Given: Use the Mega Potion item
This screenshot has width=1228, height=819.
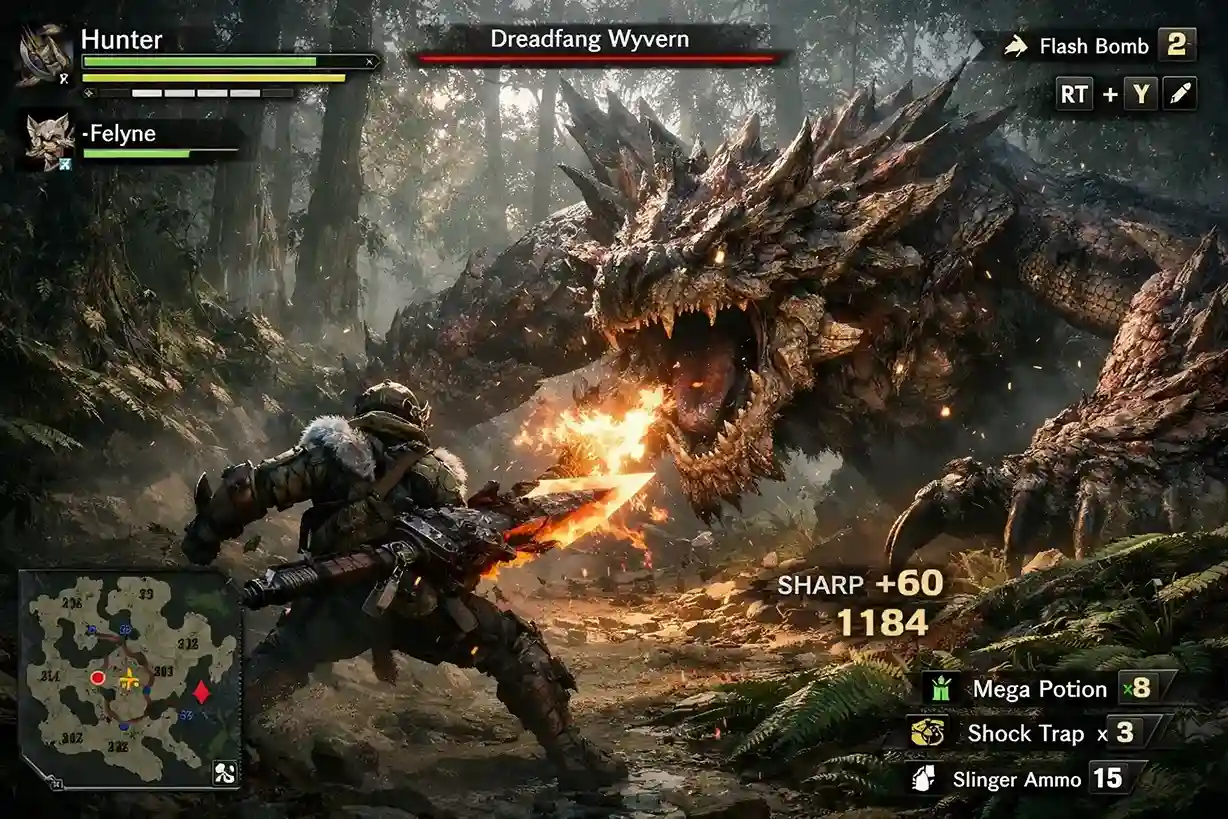Looking at the screenshot, I should pos(1040,689).
